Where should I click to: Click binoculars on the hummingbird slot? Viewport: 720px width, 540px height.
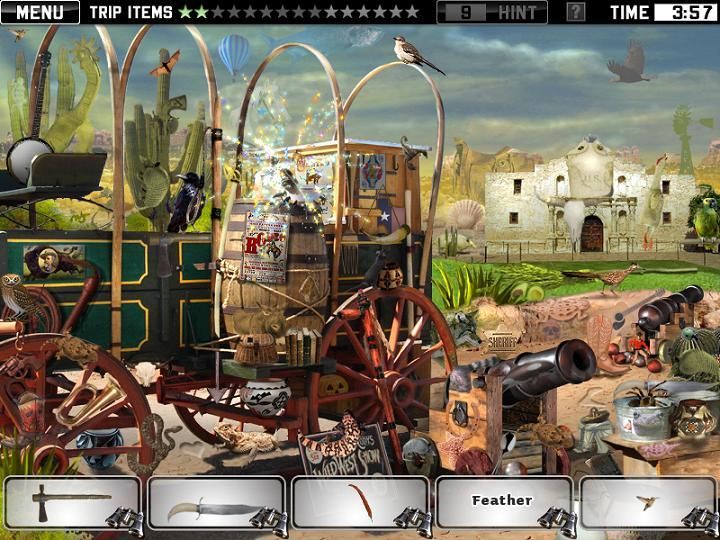pos(696,517)
